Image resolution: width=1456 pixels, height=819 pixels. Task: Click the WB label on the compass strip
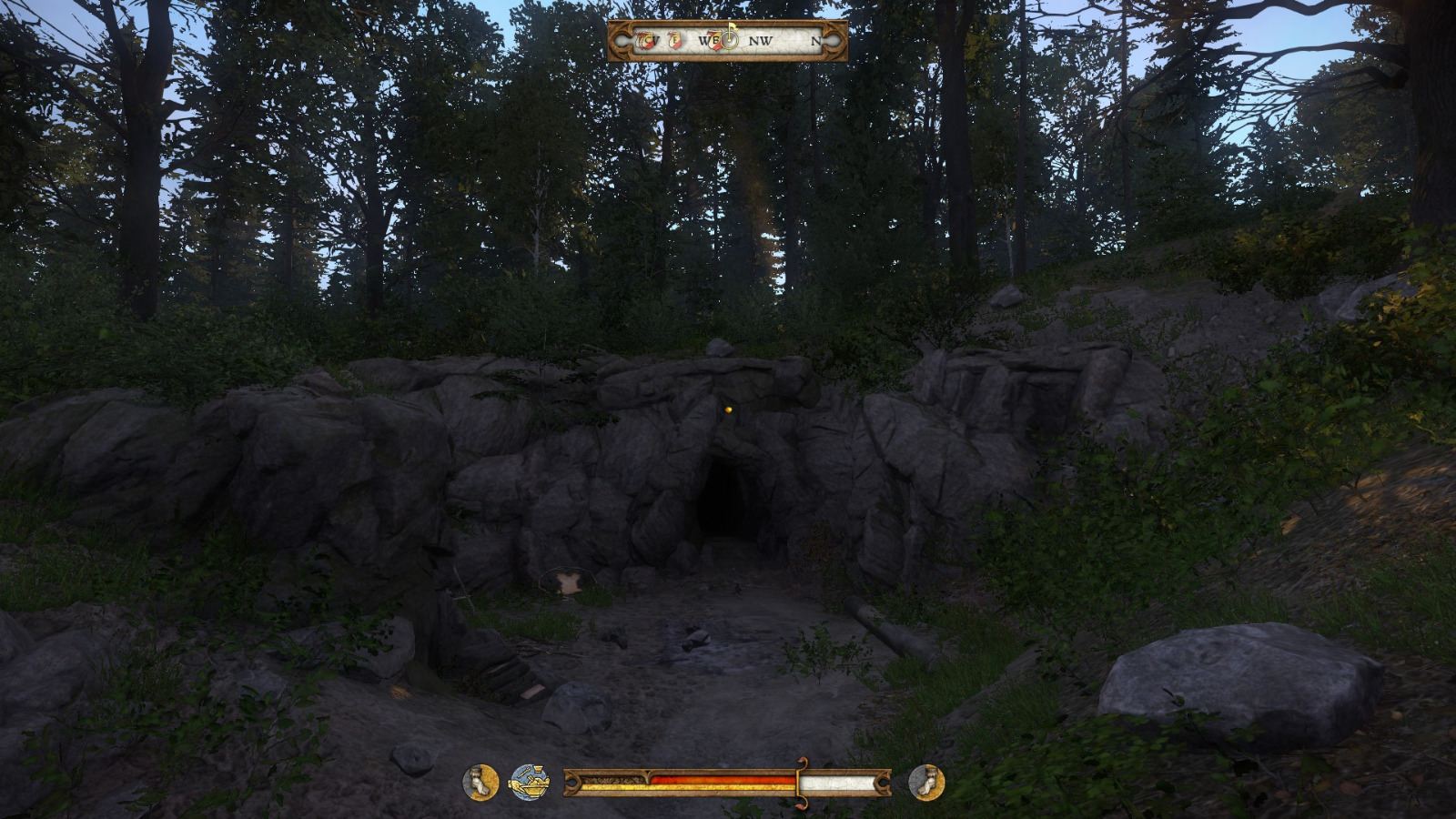tap(708, 41)
